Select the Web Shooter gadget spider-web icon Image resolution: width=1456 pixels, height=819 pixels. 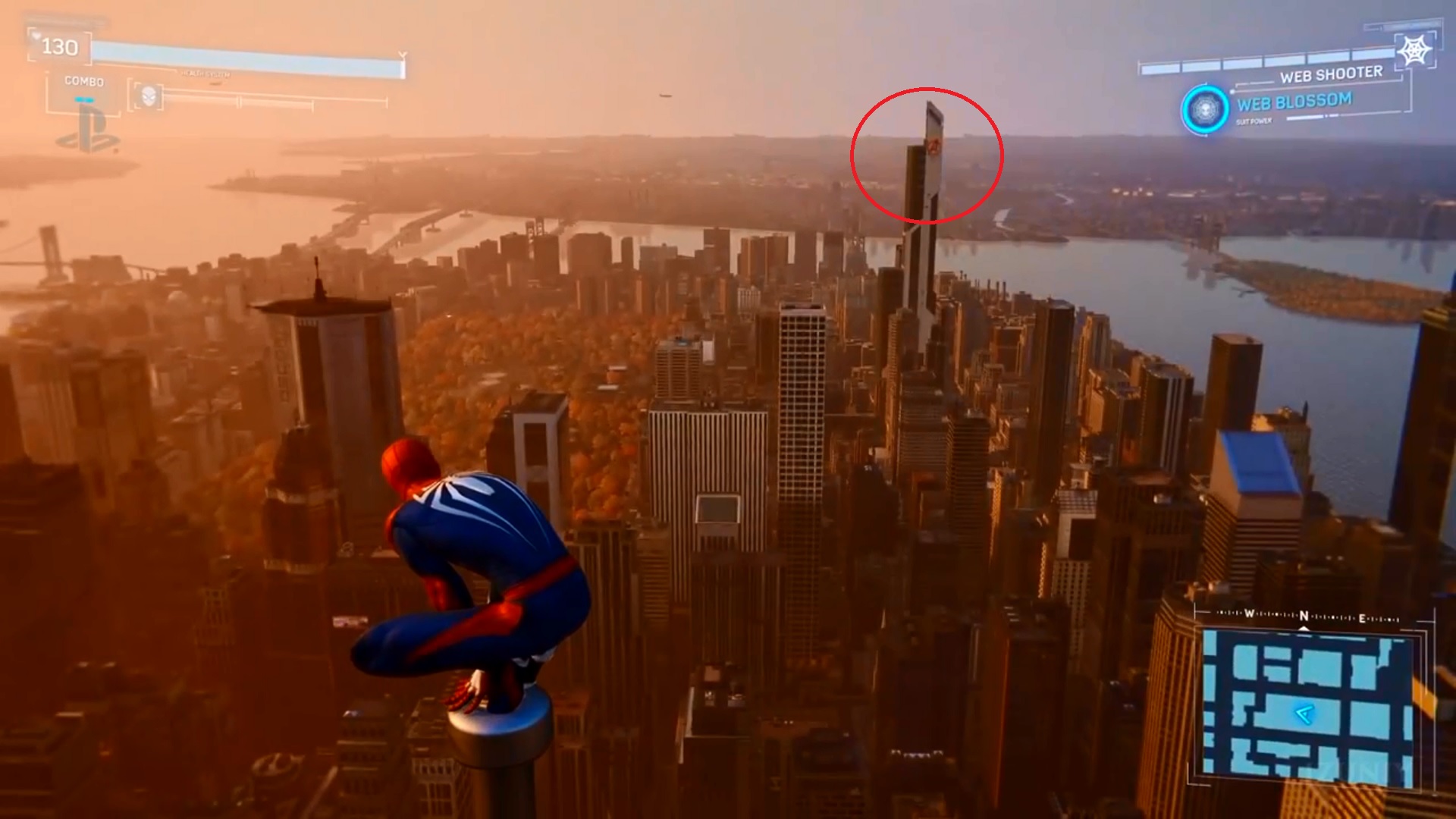(1414, 52)
